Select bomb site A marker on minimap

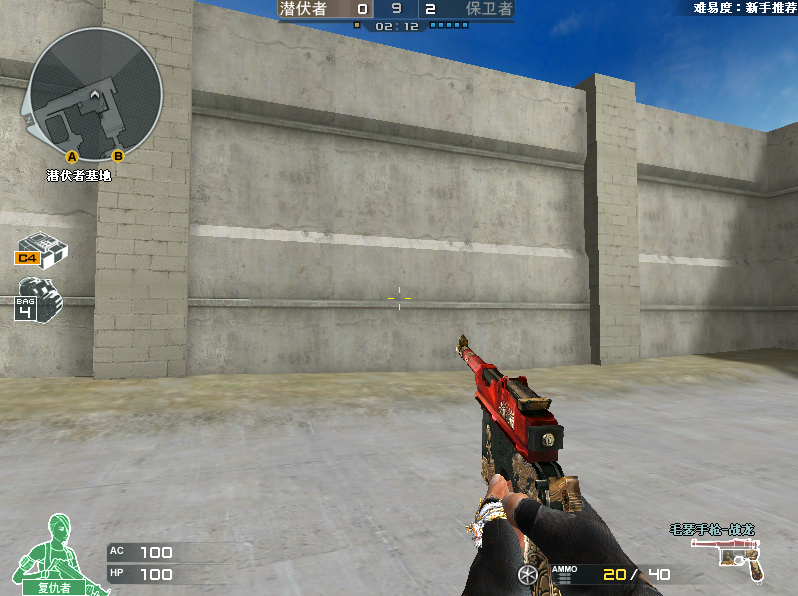point(72,156)
